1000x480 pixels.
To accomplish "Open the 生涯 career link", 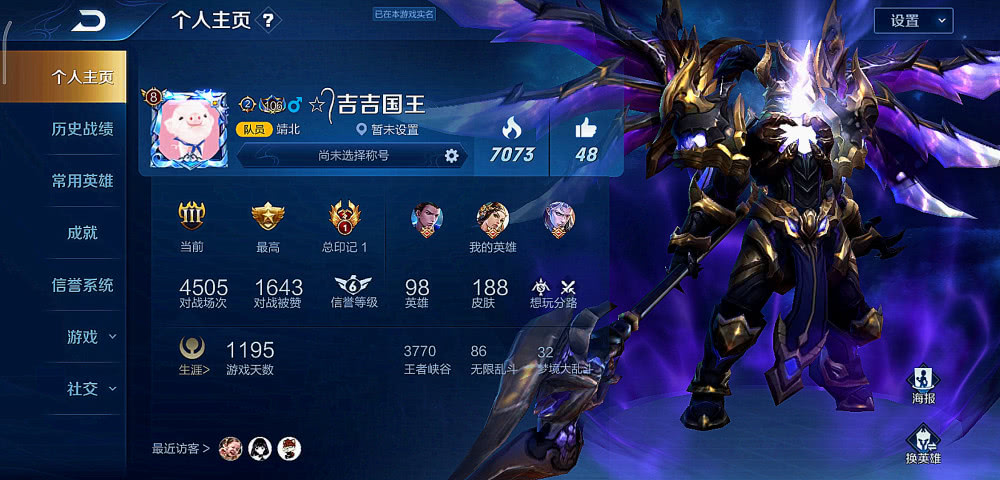I will click(x=193, y=355).
